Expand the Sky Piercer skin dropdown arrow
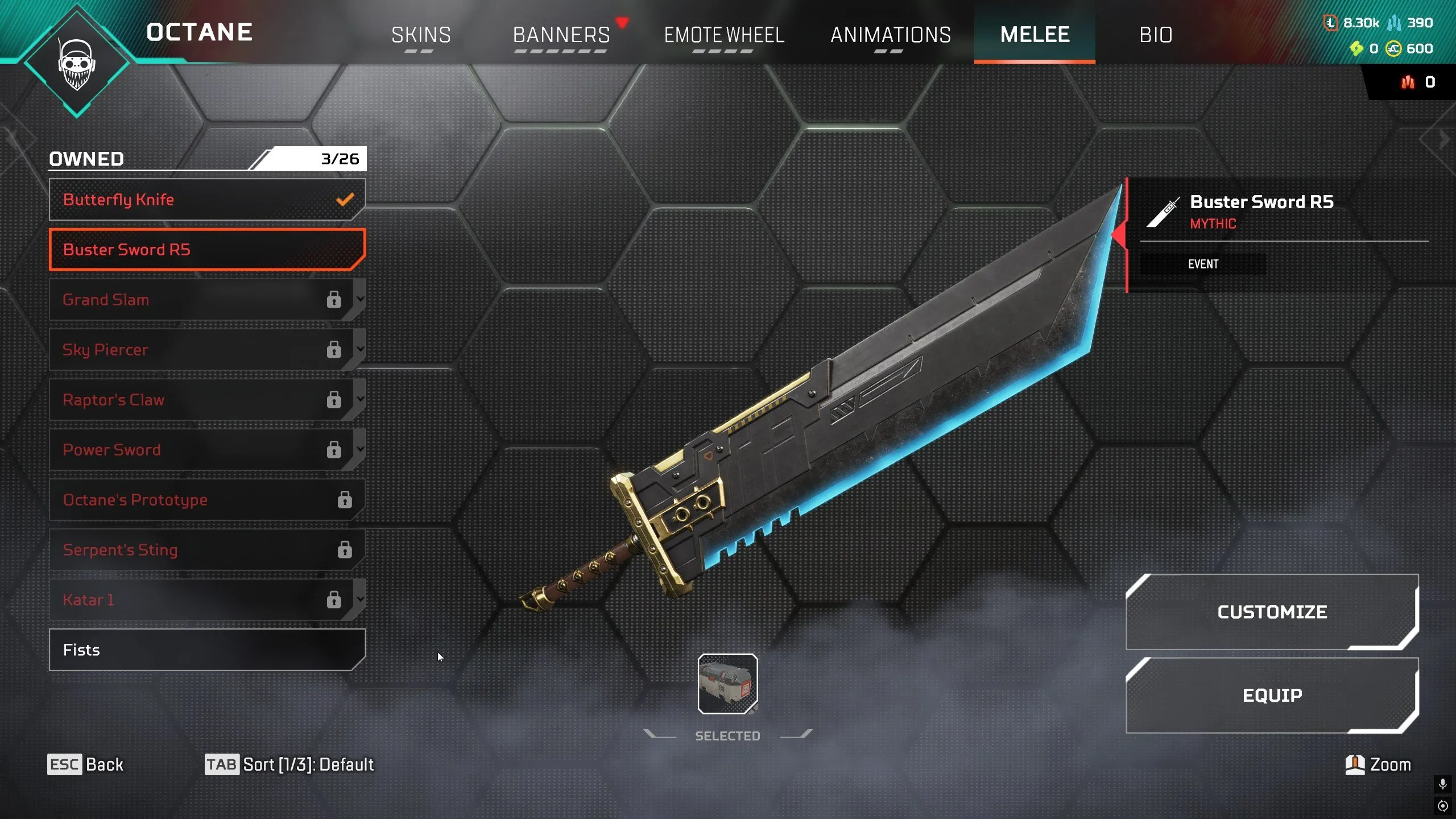 point(360,350)
